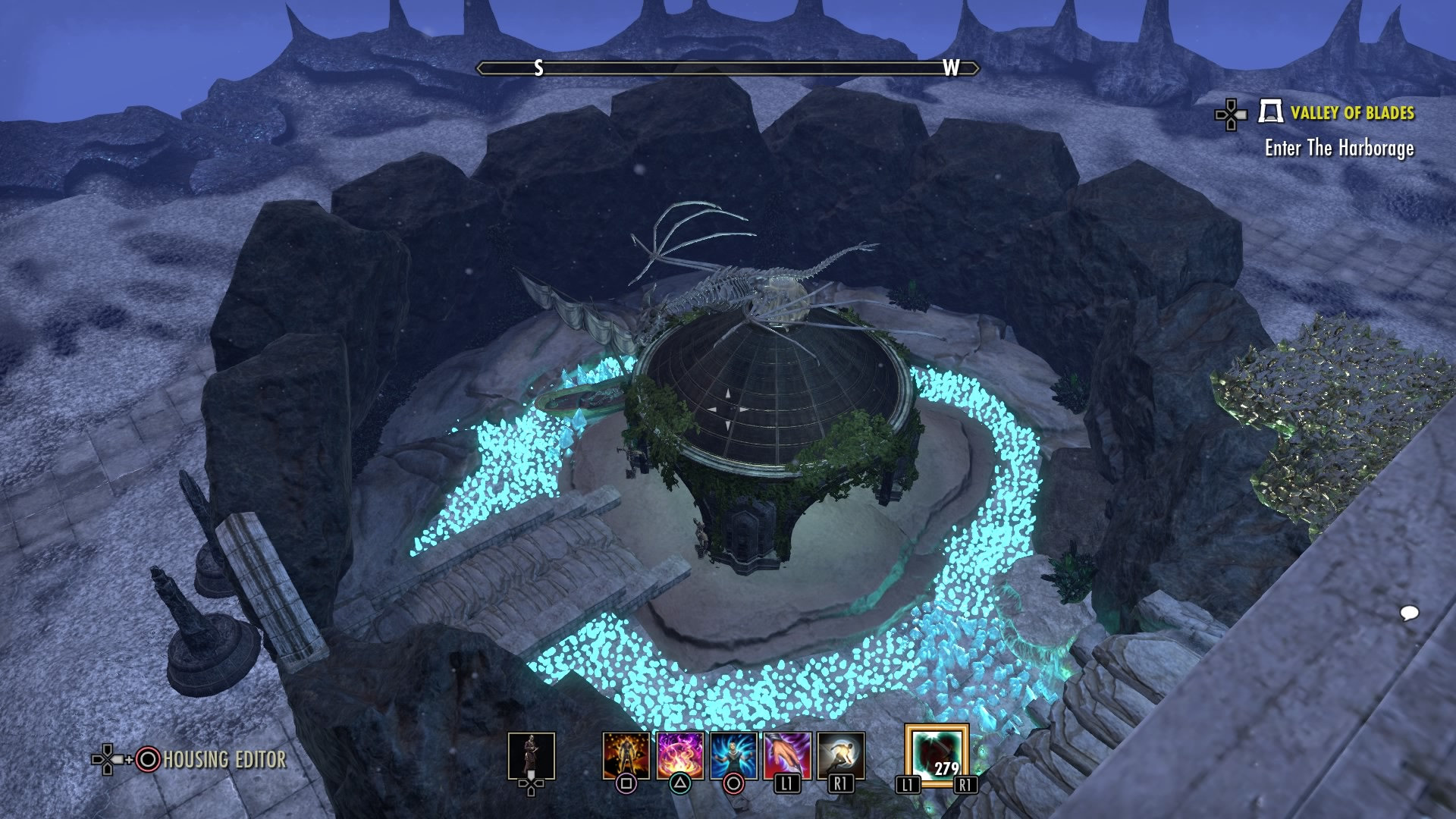Fire the gold-framed ultimate ability
The height and width of the screenshot is (819, 1456).
[936, 756]
